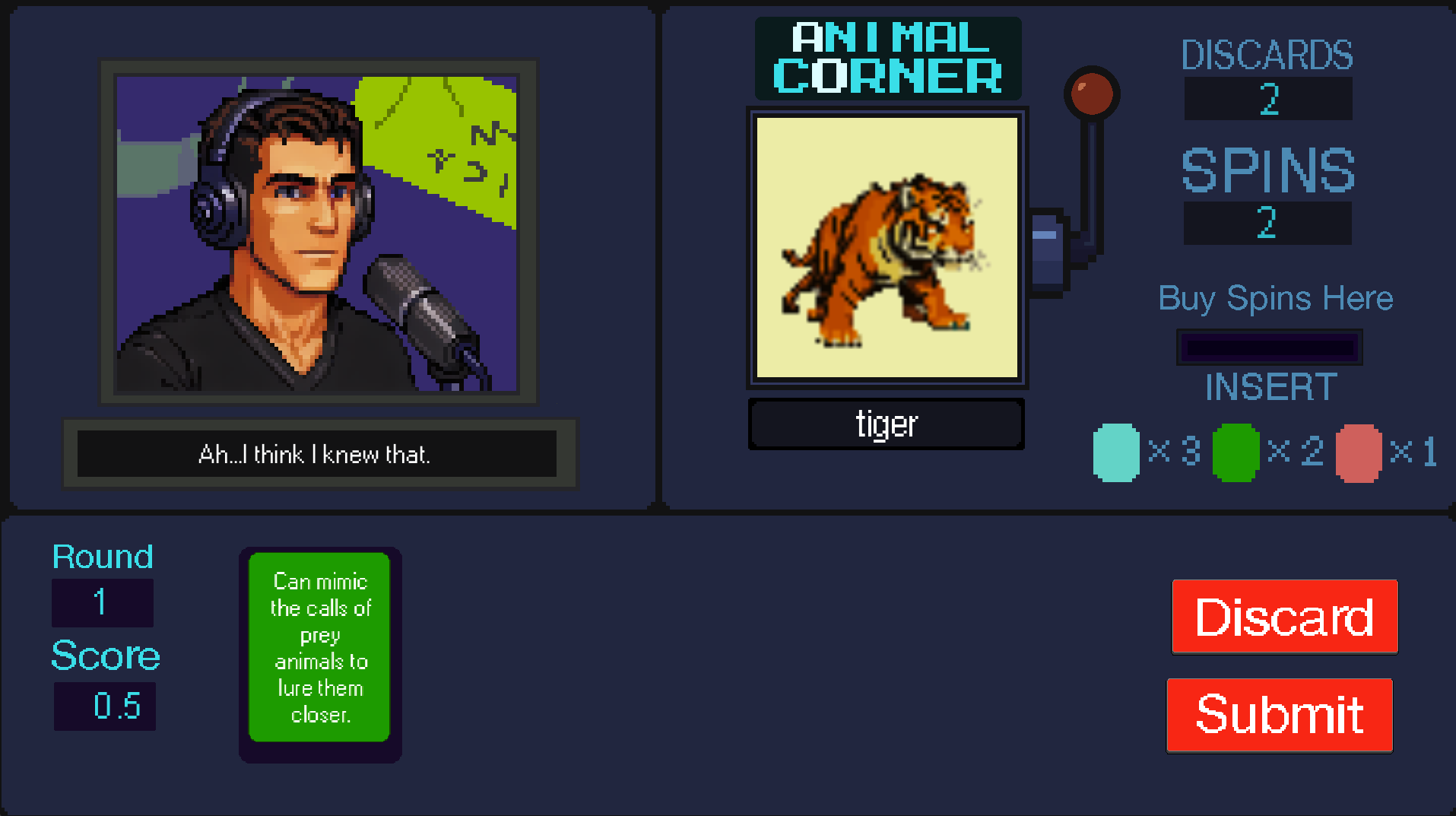1456x816 pixels.
Task: Toggle the red lever knob
Action: click(1093, 93)
